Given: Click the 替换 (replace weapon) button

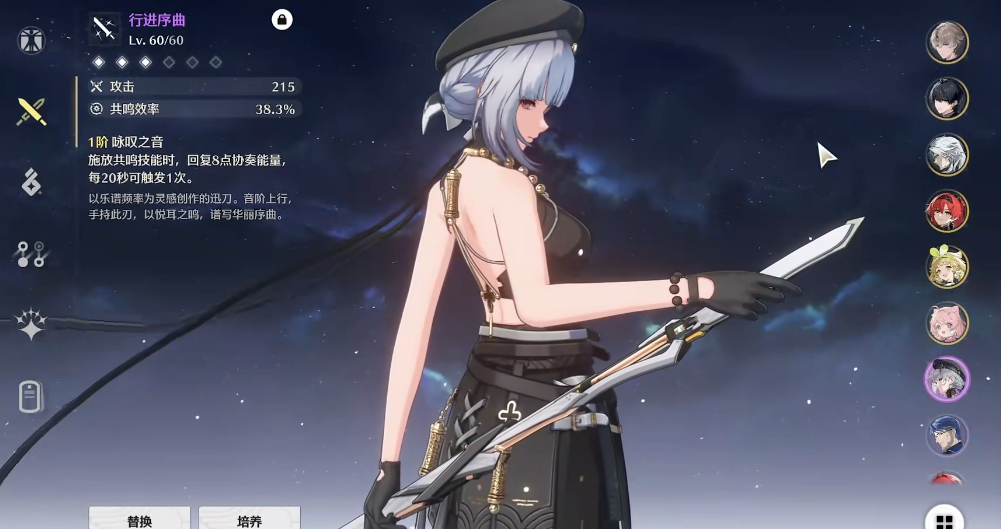Looking at the screenshot, I should (139, 520).
